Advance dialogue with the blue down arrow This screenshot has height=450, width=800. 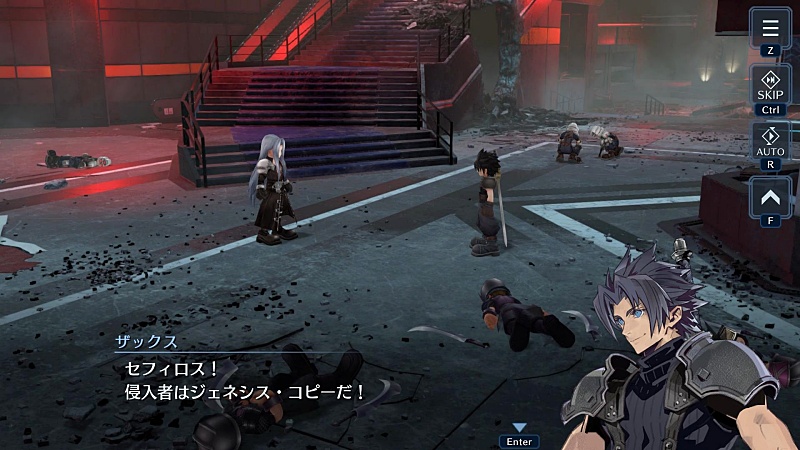pos(519,428)
